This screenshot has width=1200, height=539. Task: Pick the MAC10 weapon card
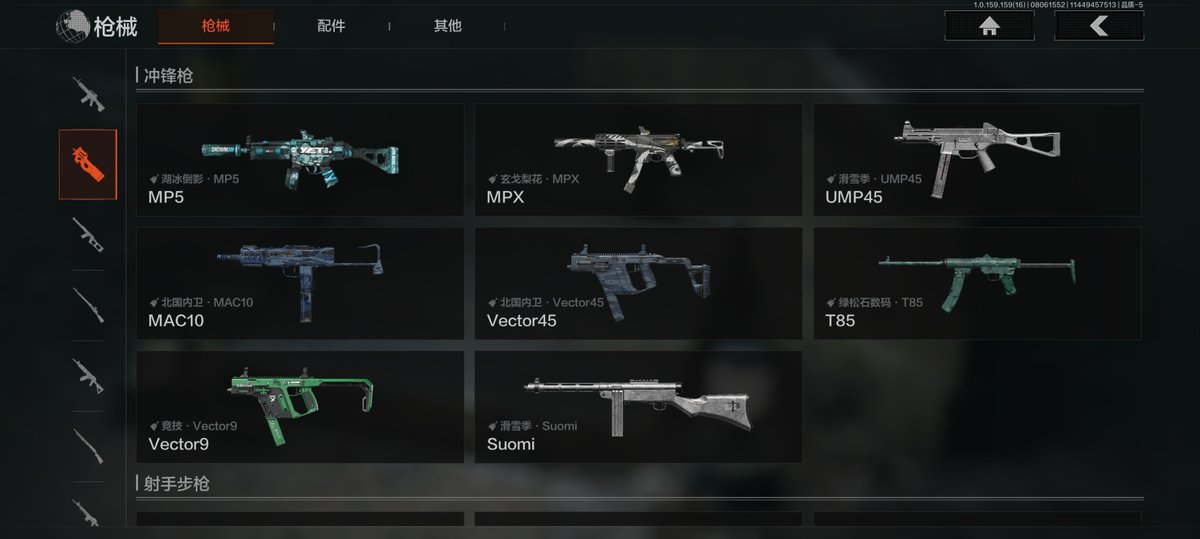click(300, 283)
